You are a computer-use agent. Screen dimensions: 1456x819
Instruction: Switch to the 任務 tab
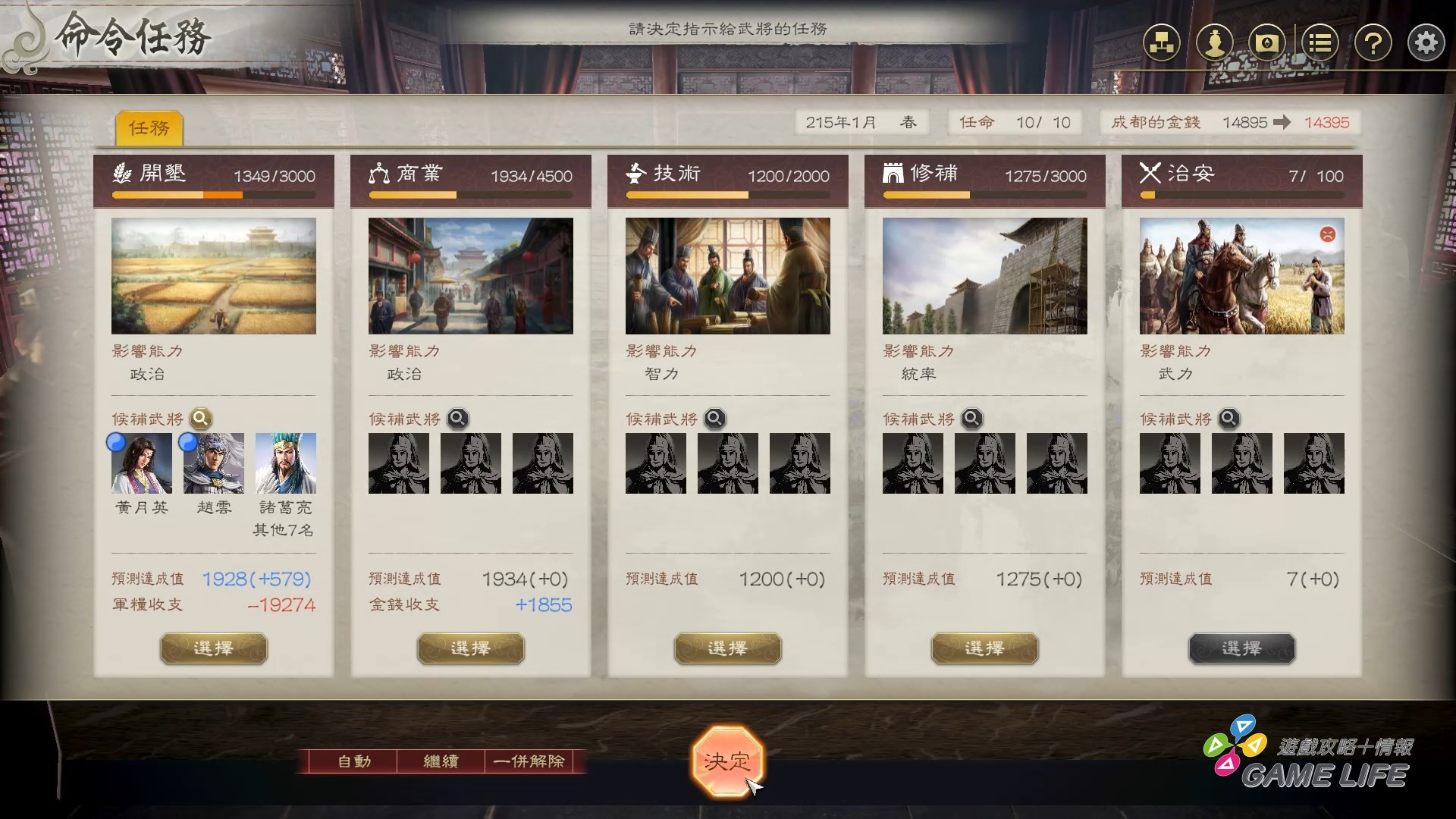[x=149, y=128]
